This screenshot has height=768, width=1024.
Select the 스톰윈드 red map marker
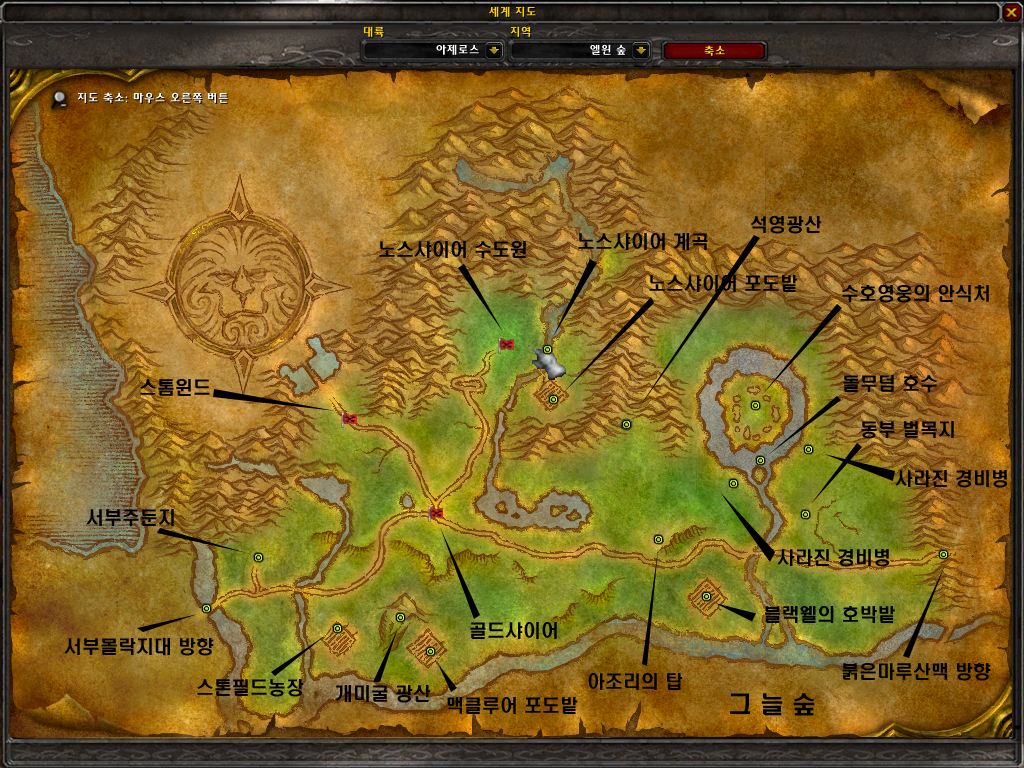[x=350, y=418]
